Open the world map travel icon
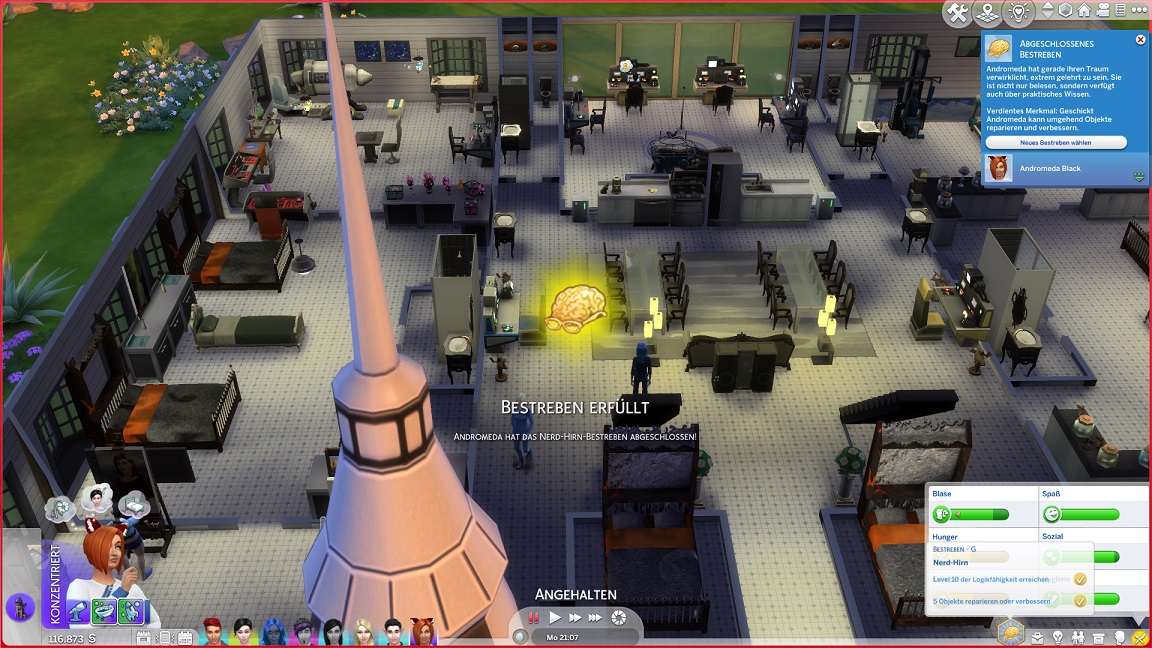Viewport: 1152px width, 648px height. pos(987,13)
